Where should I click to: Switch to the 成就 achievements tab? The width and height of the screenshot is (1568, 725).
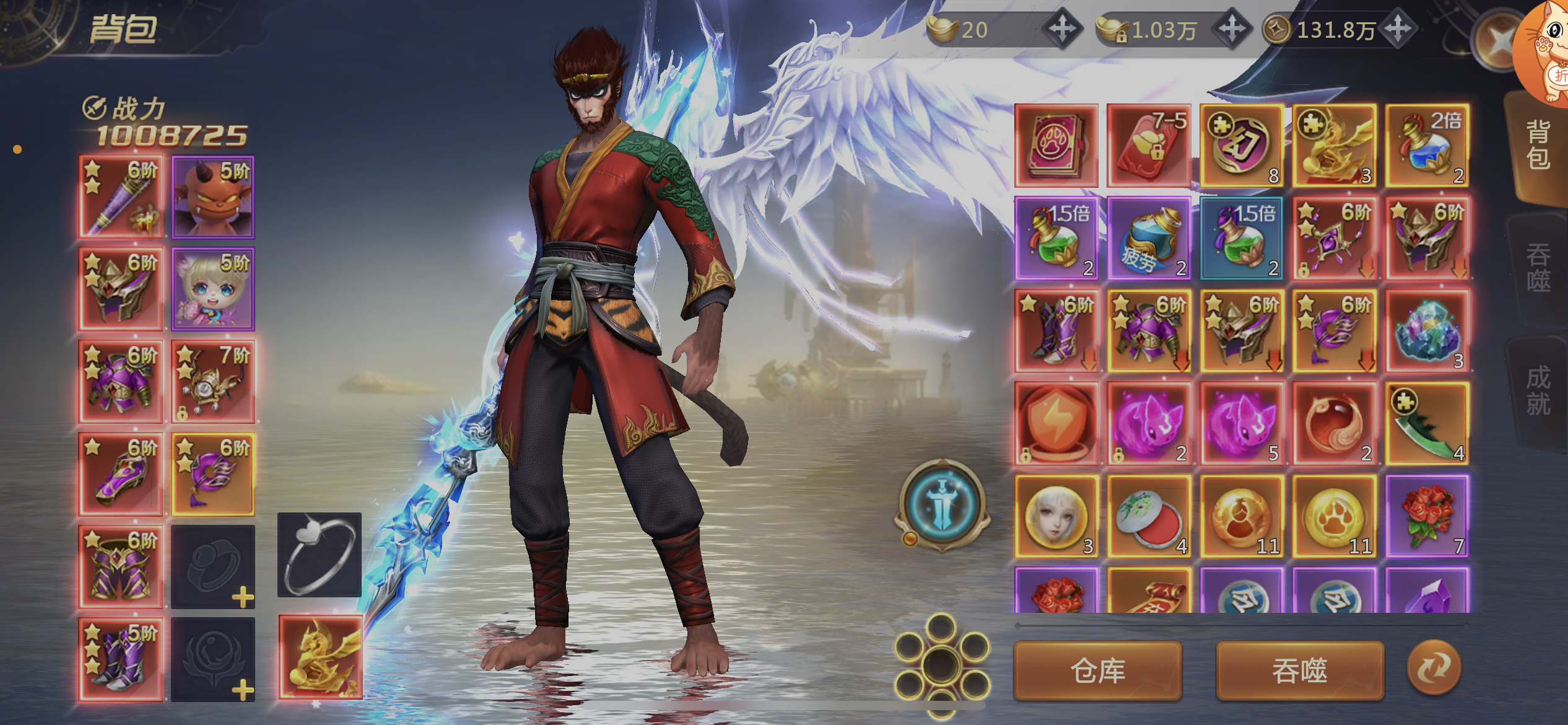click(x=1538, y=390)
